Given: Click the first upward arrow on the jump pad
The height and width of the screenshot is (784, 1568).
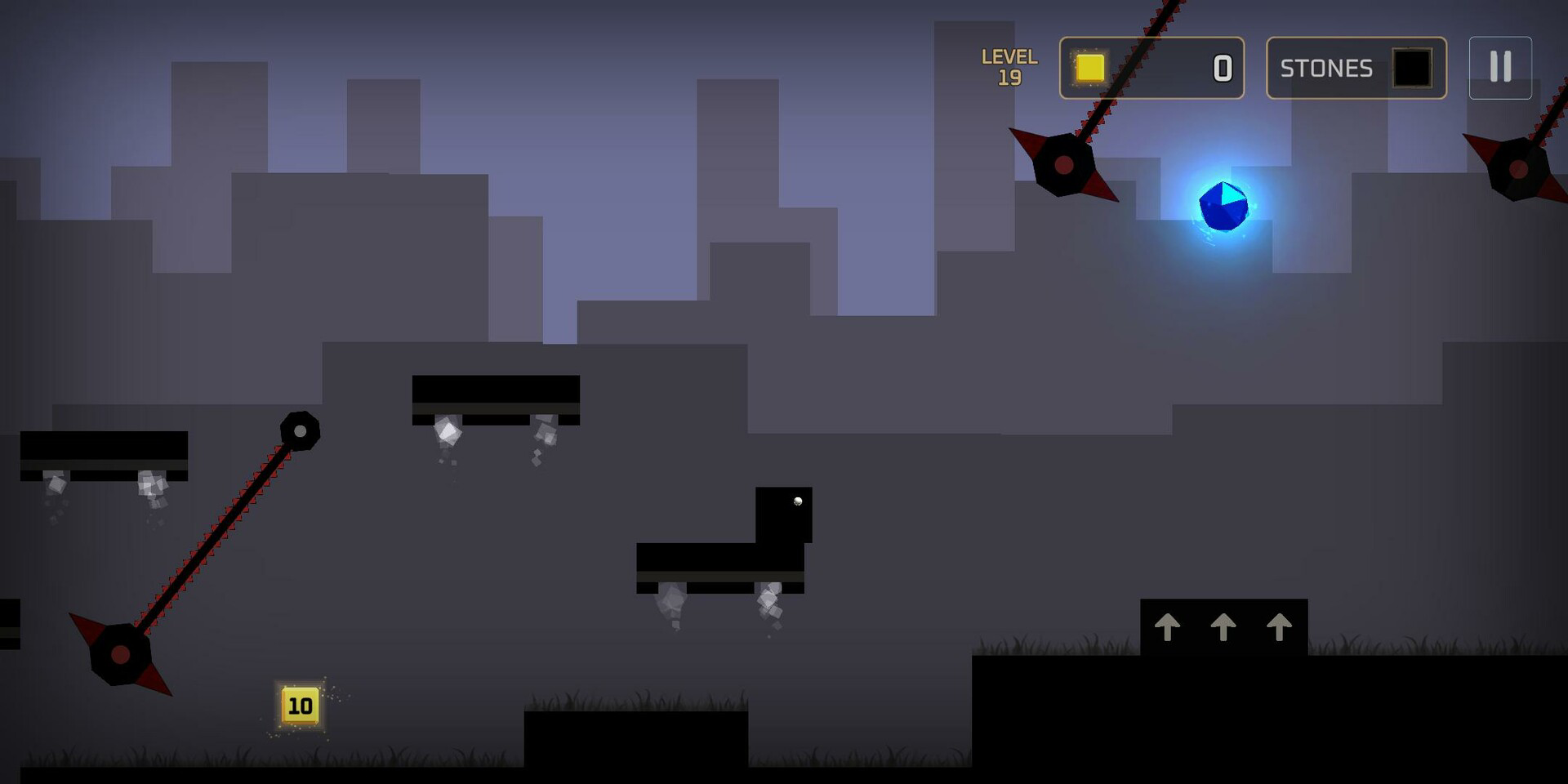Looking at the screenshot, I should (1169, 629).
